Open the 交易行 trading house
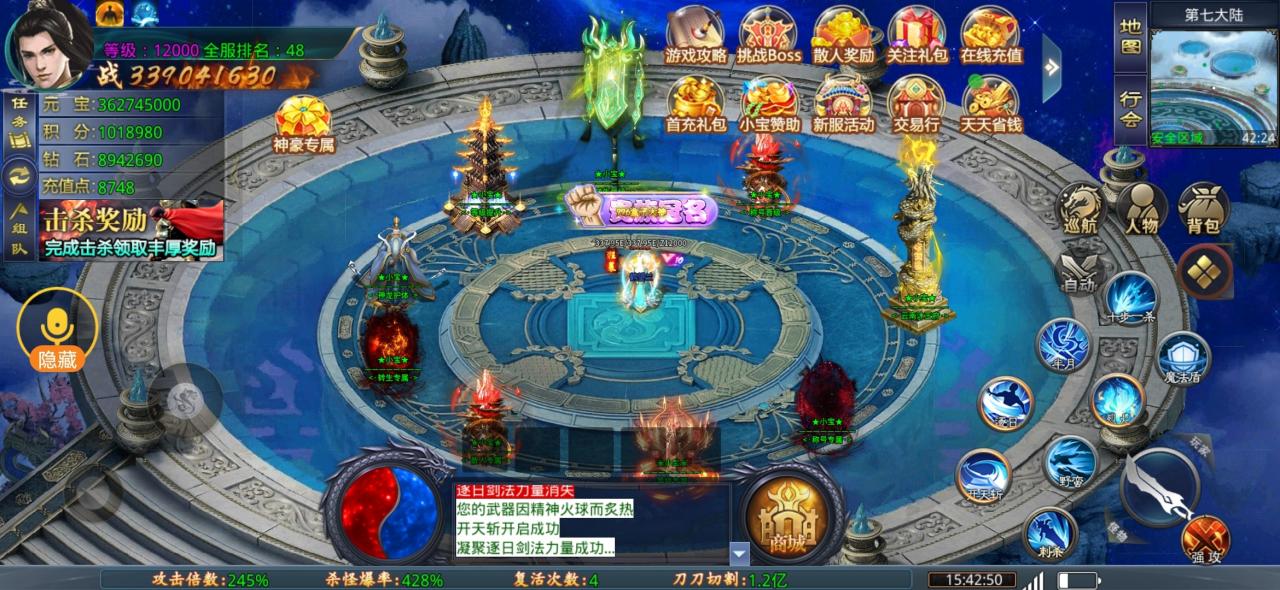This screenshot has height=590, width=1280. 917,105
